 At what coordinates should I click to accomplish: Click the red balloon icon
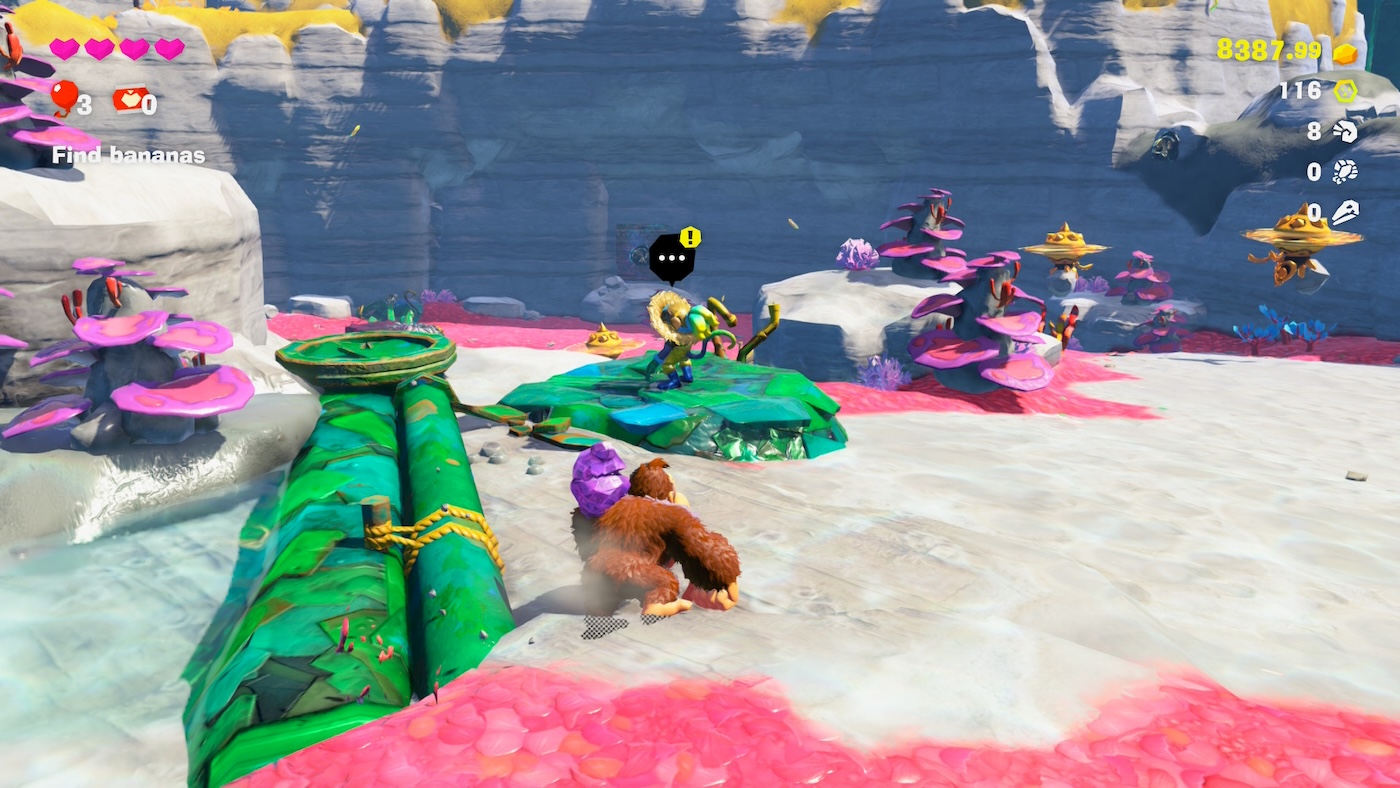click(63, 97)
